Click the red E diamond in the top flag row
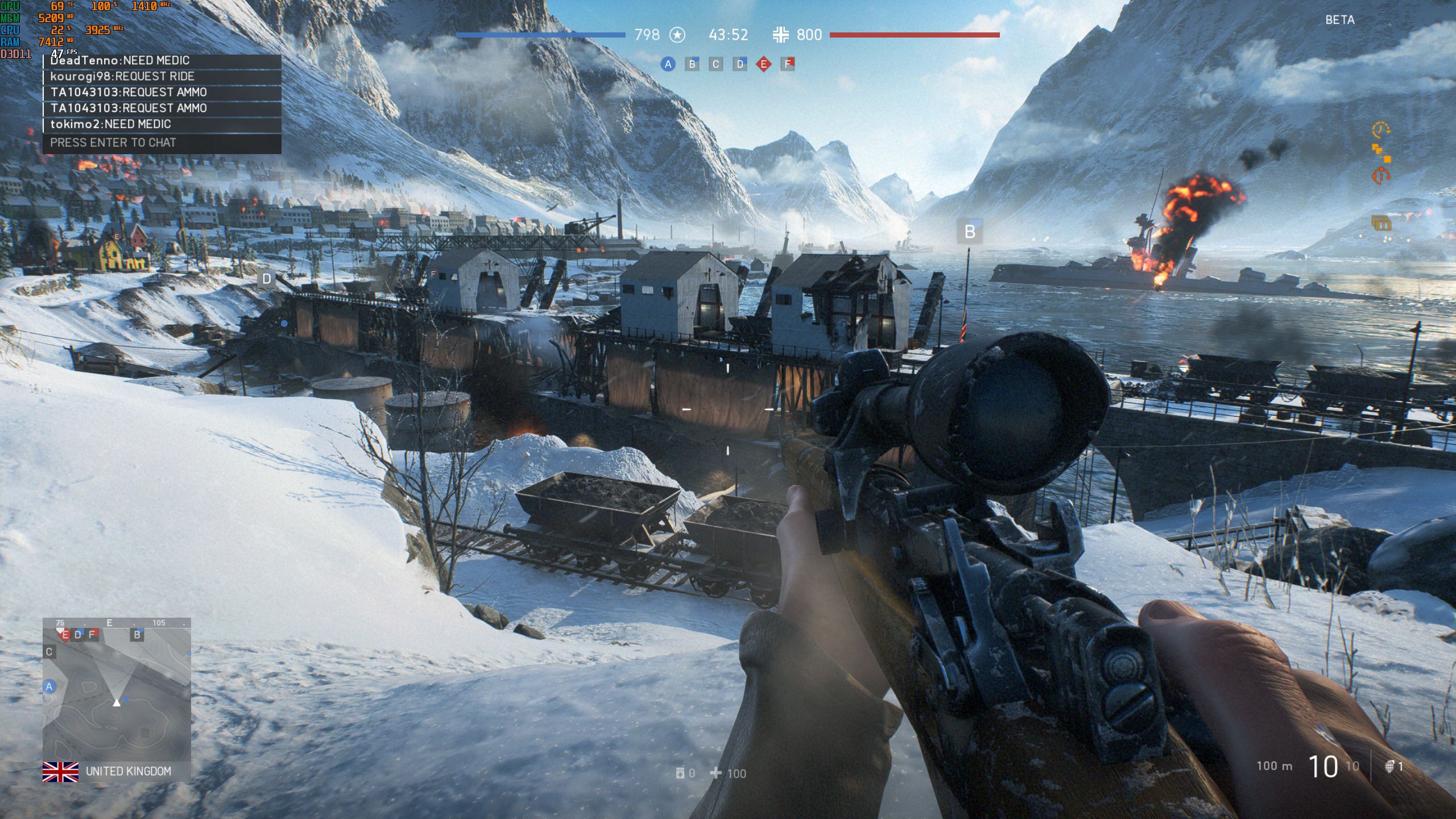 pyautogui.click(x=764, y=64)
